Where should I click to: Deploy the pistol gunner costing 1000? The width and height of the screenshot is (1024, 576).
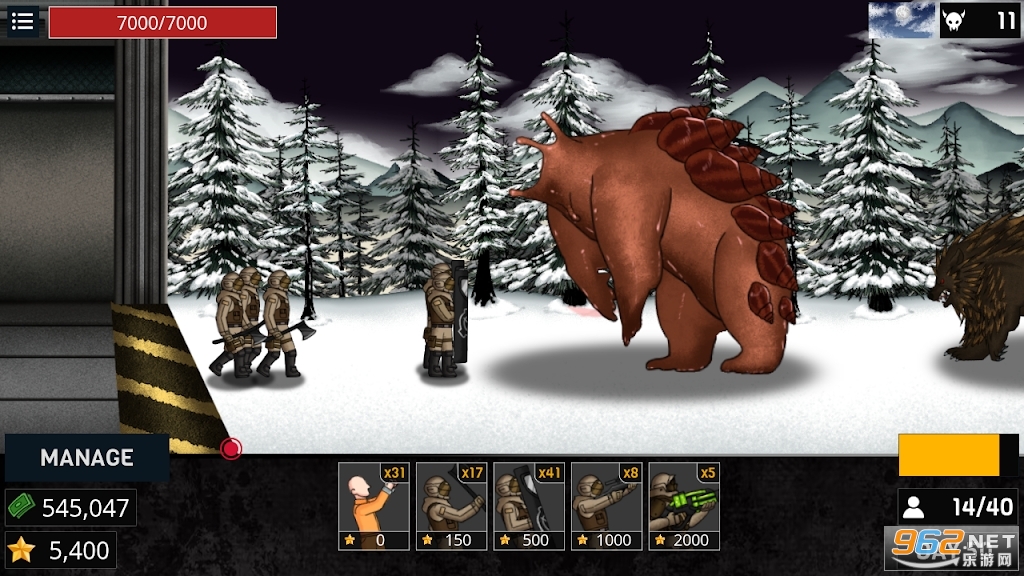[x=607, y=506]
